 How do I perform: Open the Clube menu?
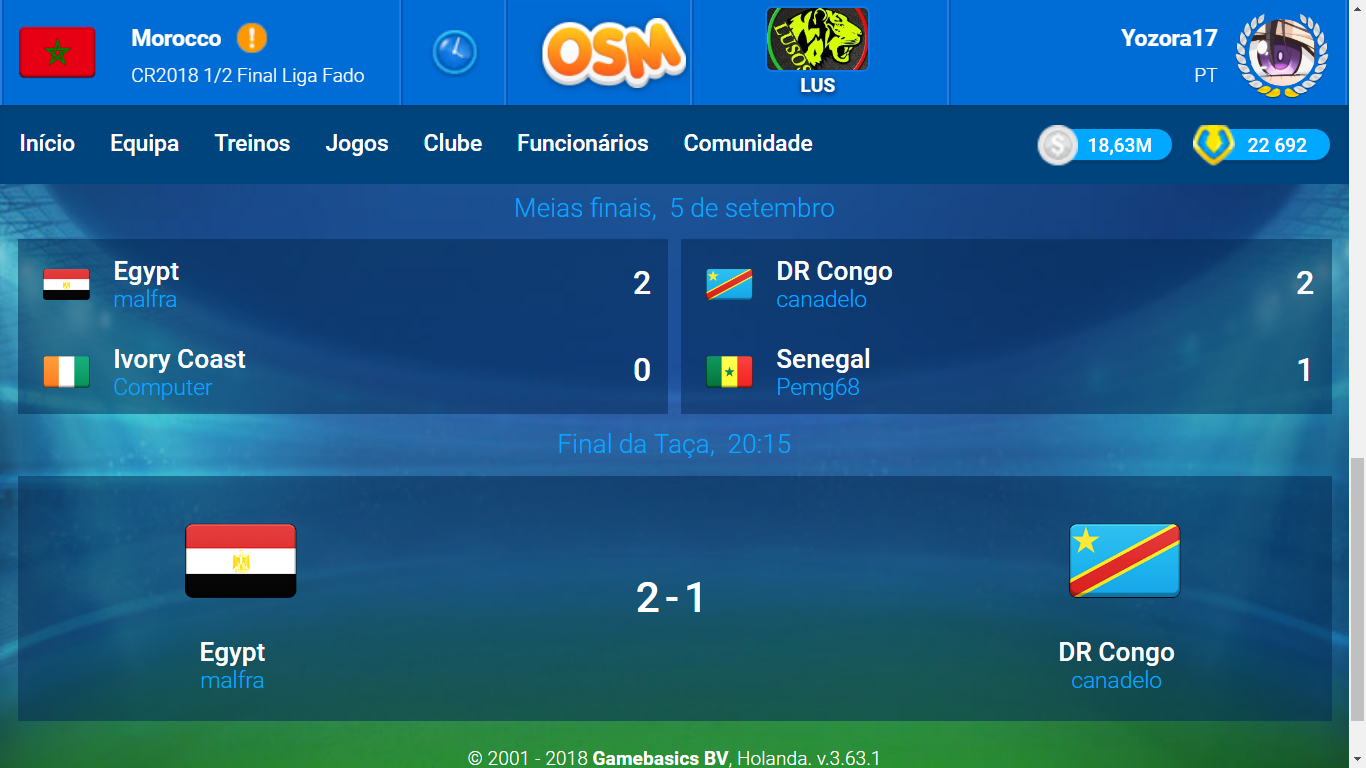click(x=453, y=144)
